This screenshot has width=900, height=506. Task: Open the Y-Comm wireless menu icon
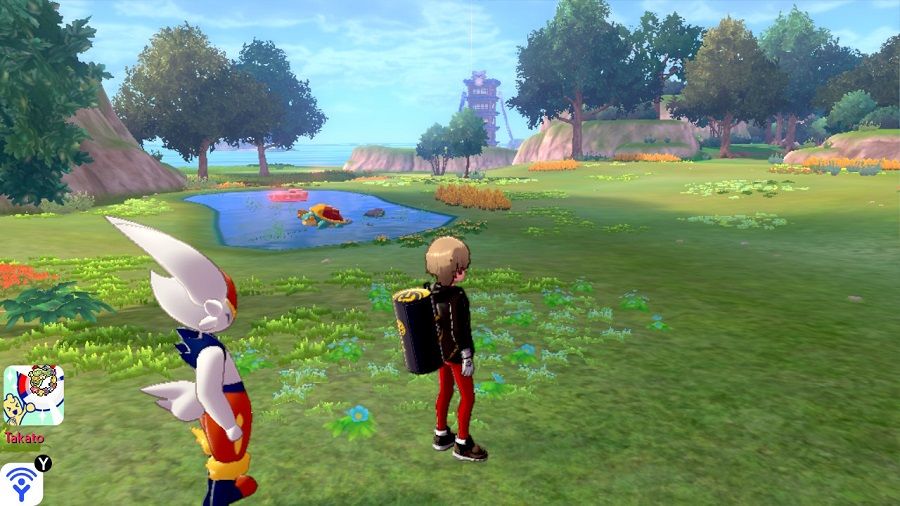pyautogui.click(x=20, y=484)
